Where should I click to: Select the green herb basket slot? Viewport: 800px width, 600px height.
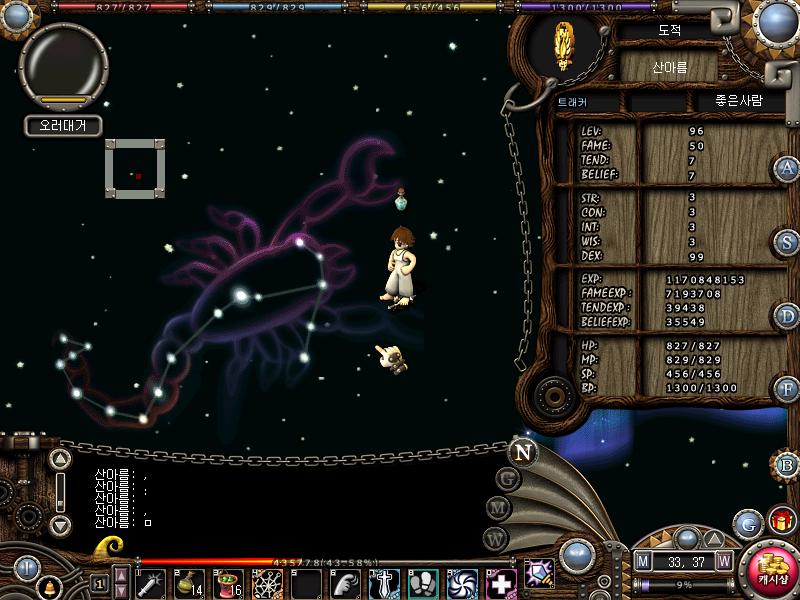point(228,583)
